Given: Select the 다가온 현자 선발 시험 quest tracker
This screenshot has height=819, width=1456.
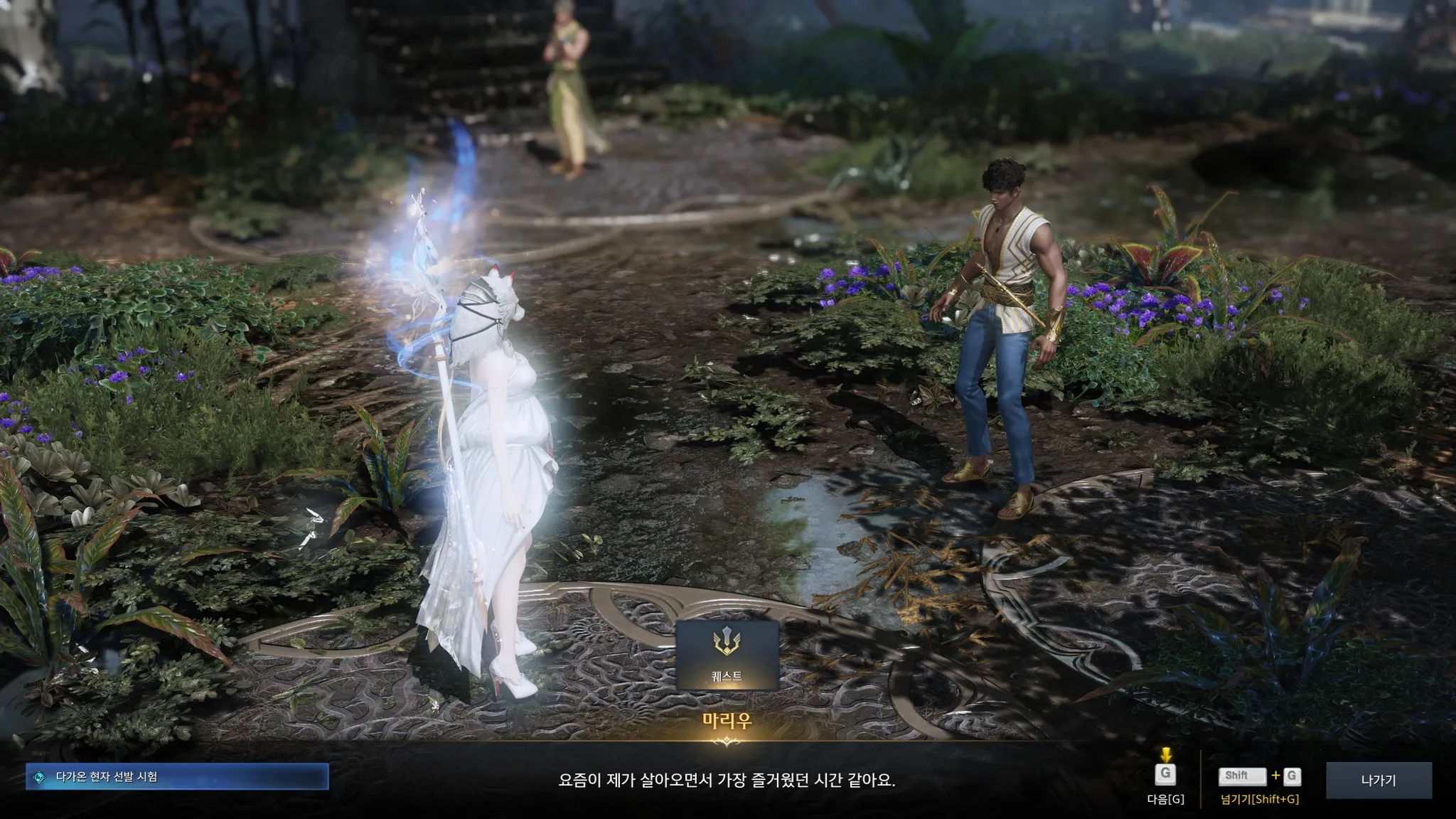Looking at the screenshot, I should [x=177, y=777].
